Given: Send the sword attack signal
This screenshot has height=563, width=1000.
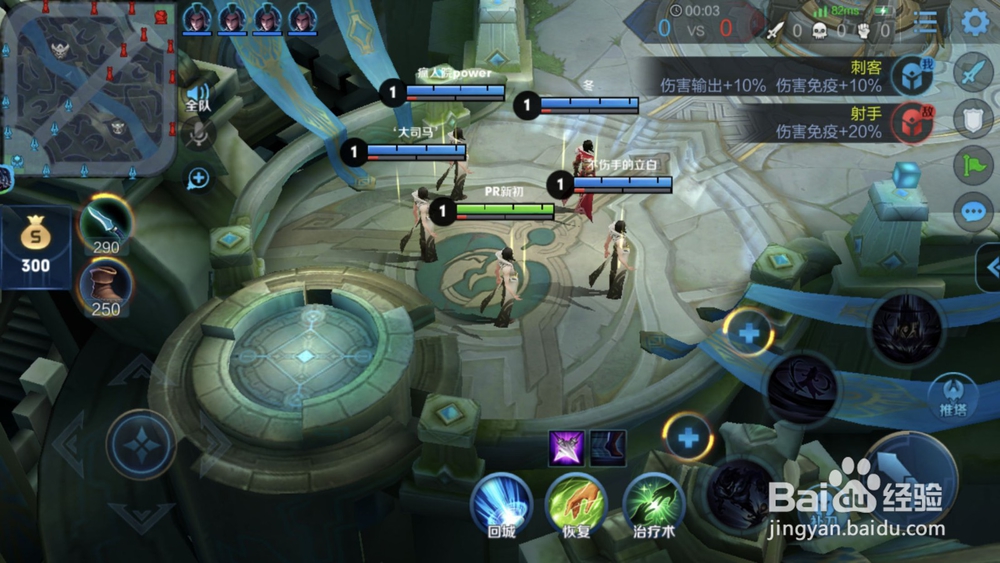Looking at the screenshot, I should click(973, 72).
